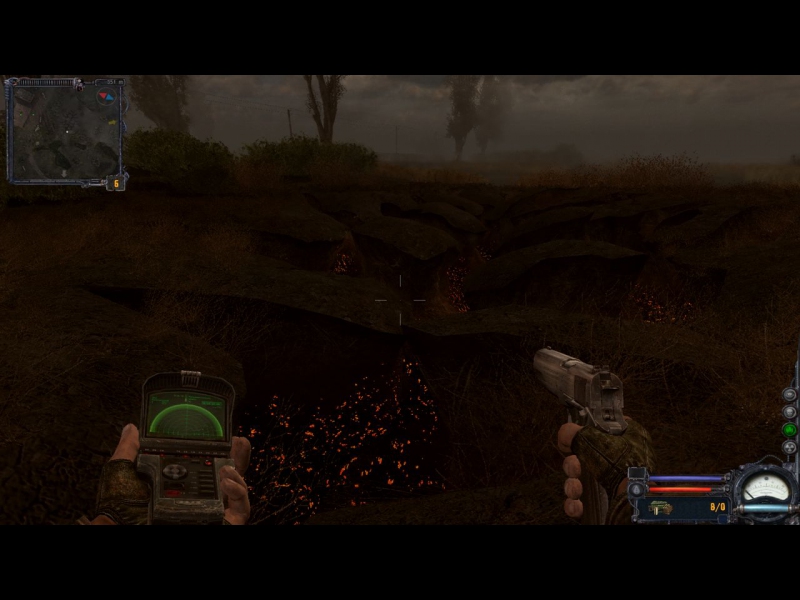Click the minimap in the corner
Image resolution: width=800 pixels, height=600 pixels.
tap(64, 130)
